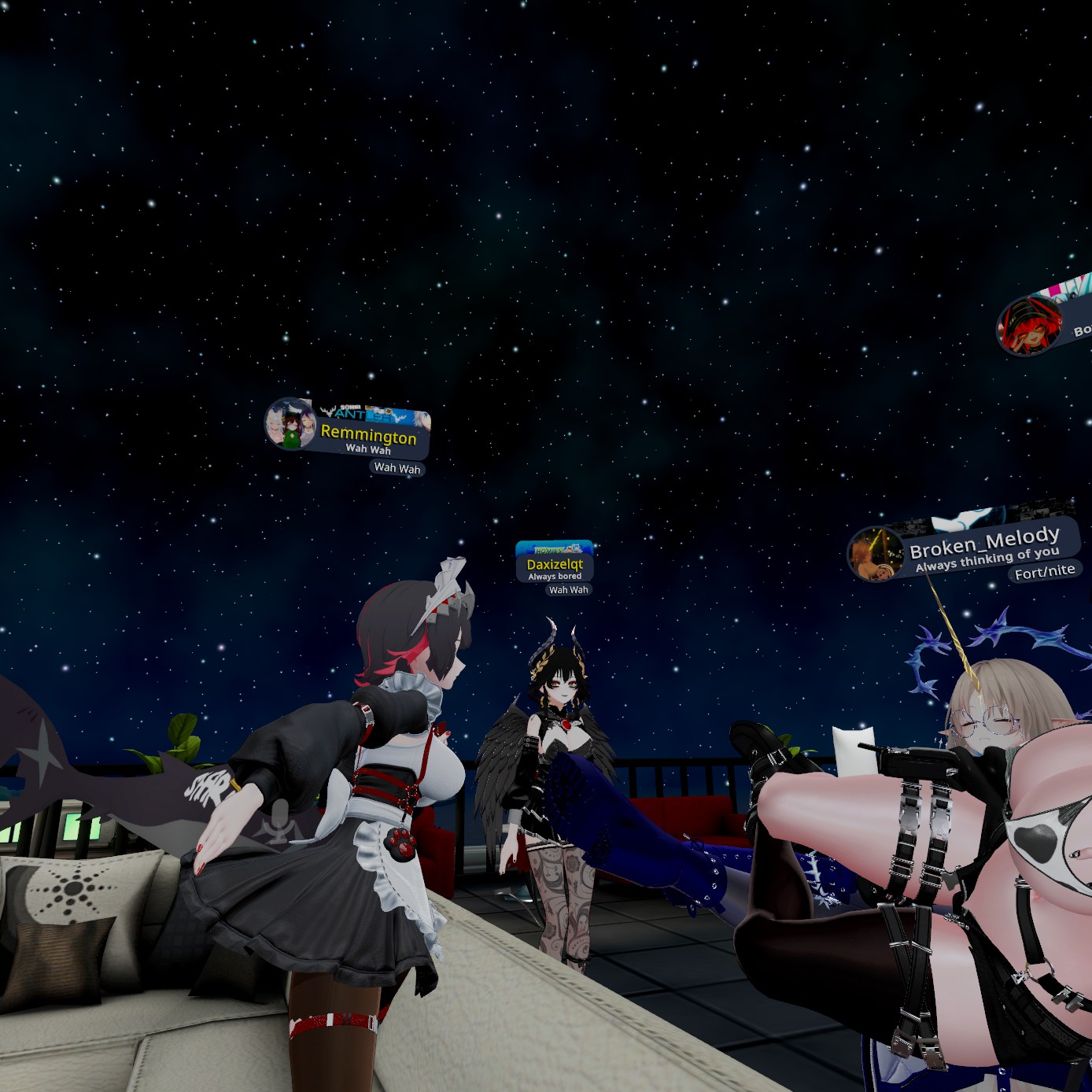This screenshot has height=1092, width=1092.
Task: Click Remmington's profile picture thumbnail
Action: pos(290,424)
